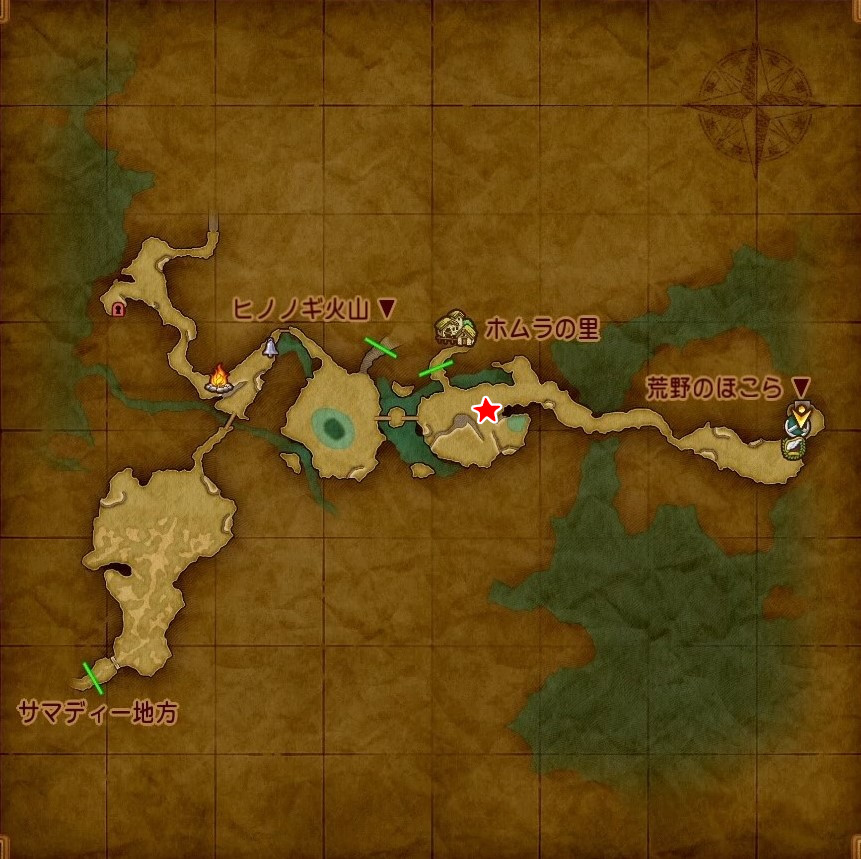Click the silver bell map marker
Viewport: 861px width, 859px height.
coord(270,347)
